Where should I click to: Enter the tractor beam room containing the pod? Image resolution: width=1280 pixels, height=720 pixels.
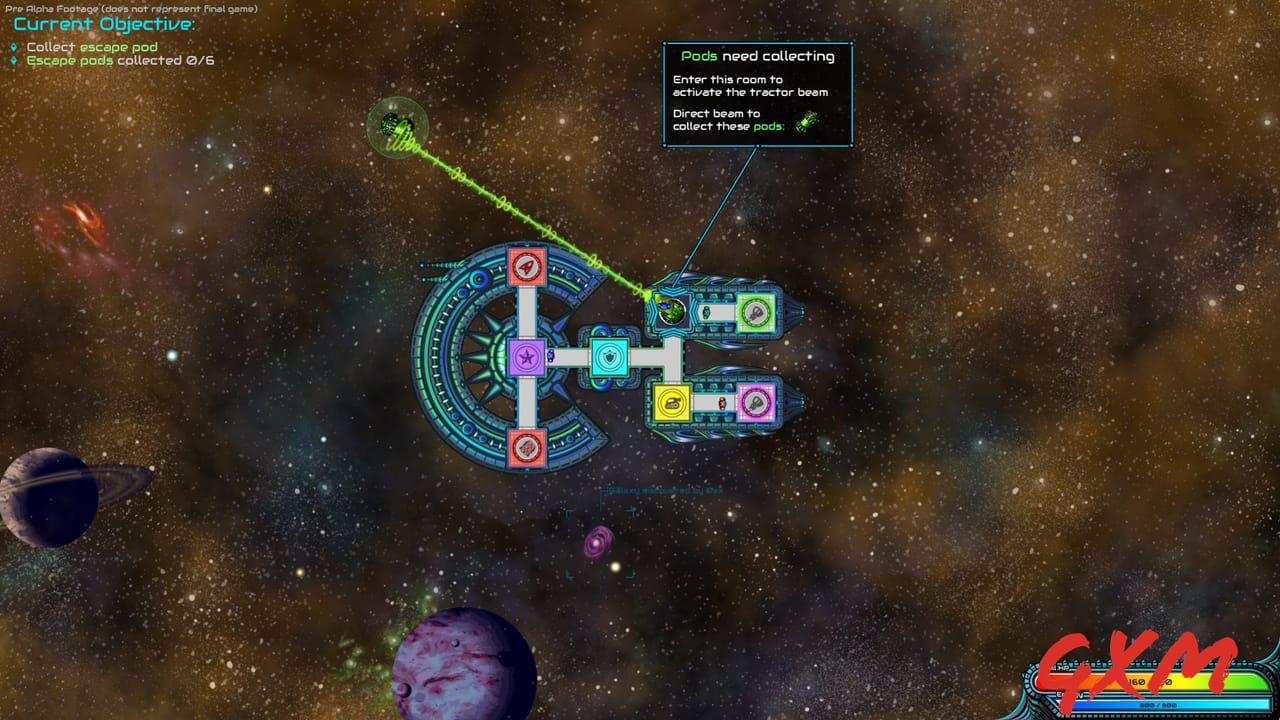tap(670, 310)
